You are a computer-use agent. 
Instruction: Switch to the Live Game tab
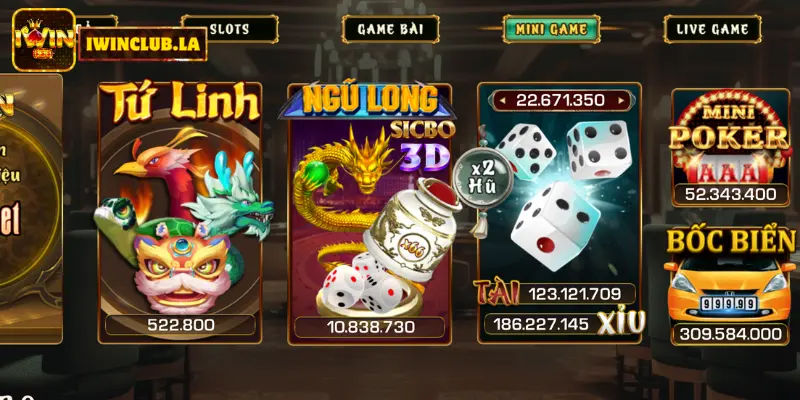click(x=712, y=29)
